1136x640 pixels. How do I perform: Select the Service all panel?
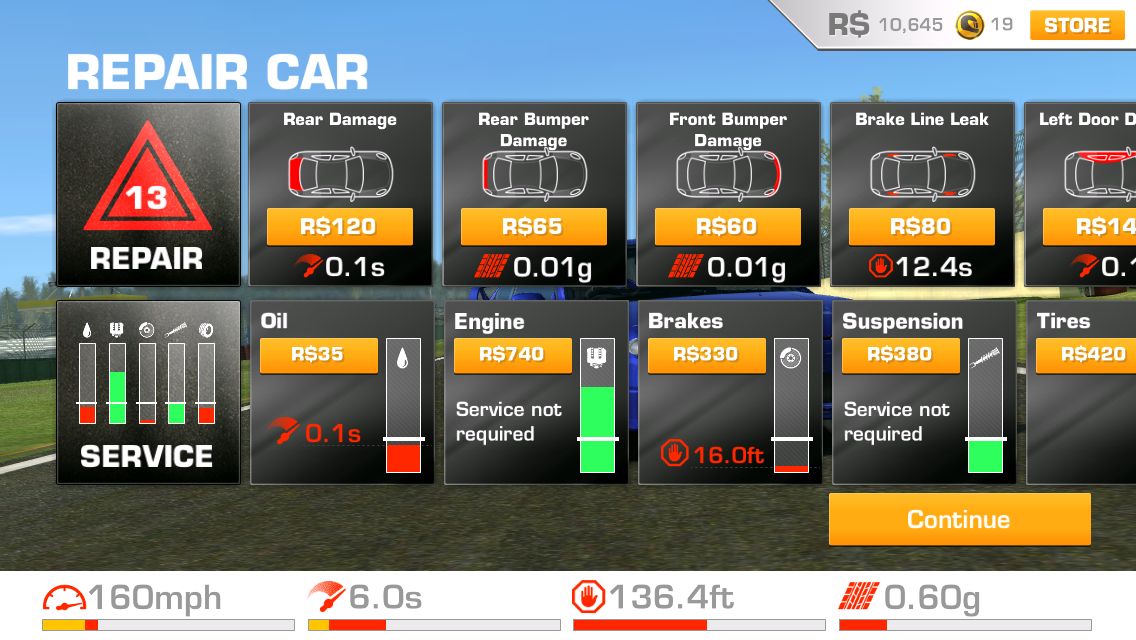tap(148, 393)
